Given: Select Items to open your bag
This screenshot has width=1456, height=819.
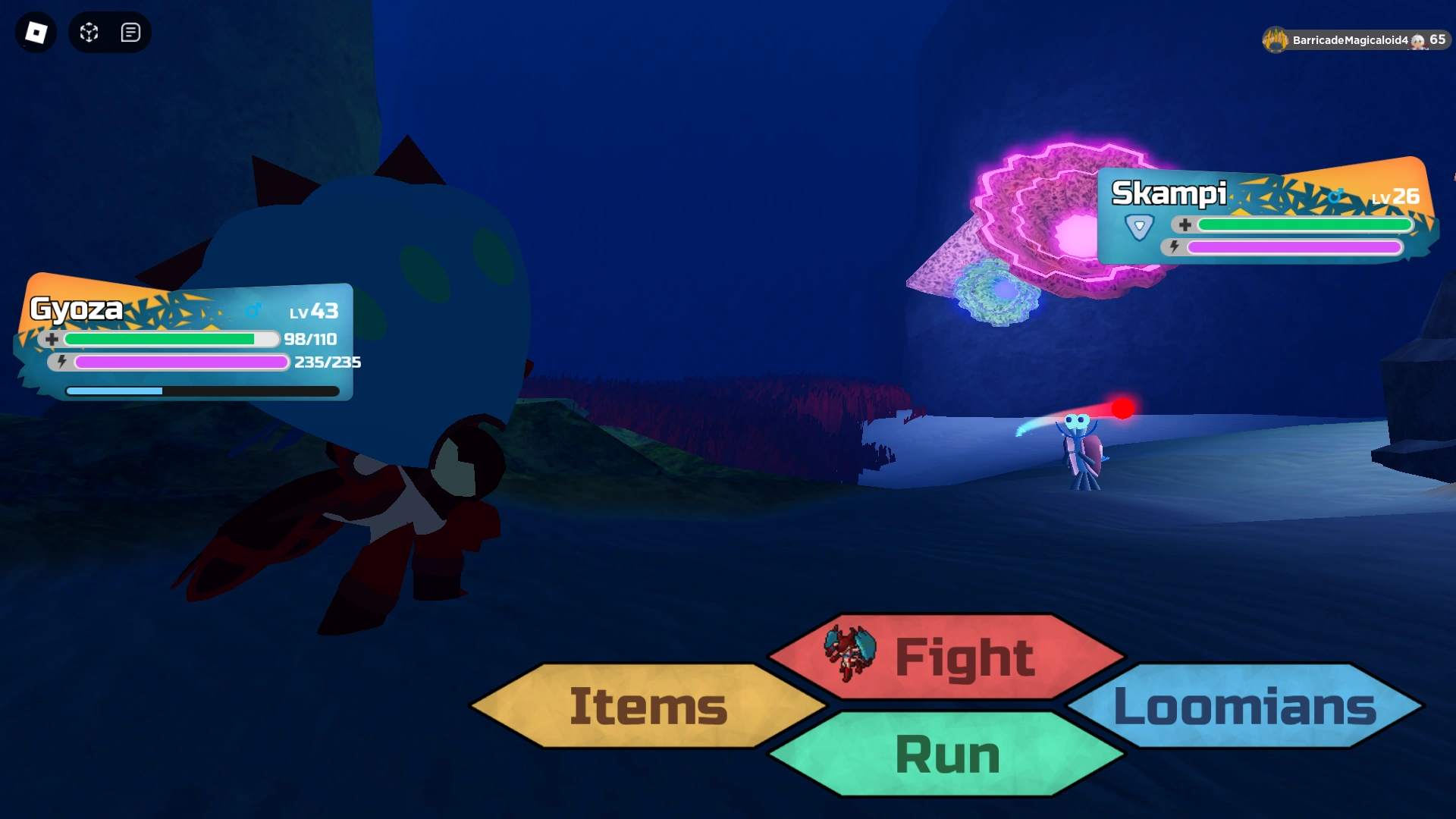Looking at the screenshot, I should point(646,708).
